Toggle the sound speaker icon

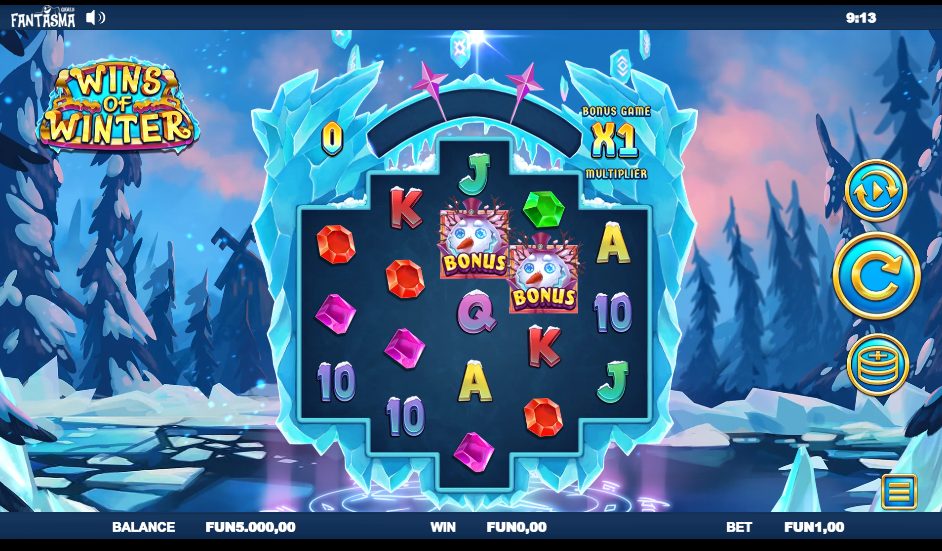click(95, 17)
